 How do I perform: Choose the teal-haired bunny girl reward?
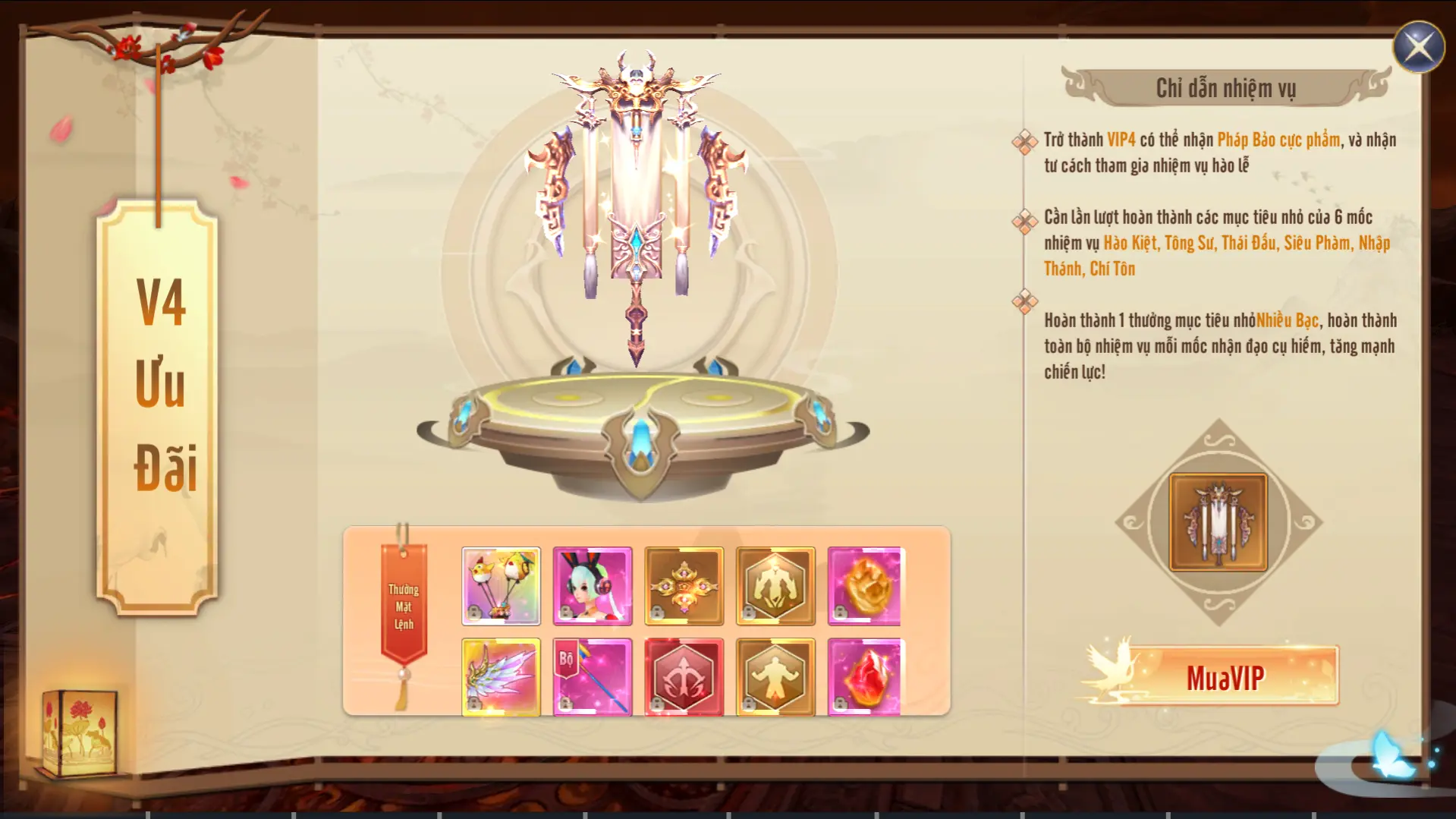(x=592, y=586)
